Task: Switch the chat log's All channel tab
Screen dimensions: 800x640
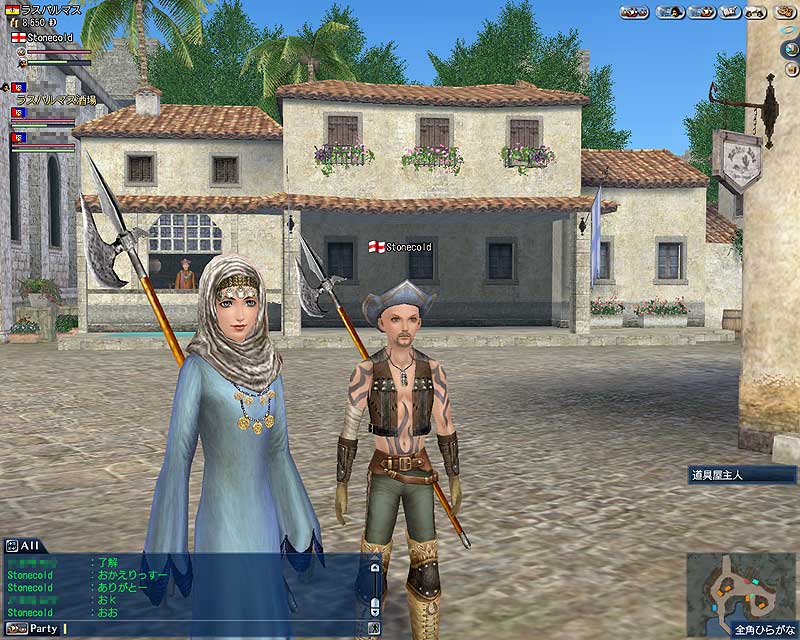Action: [29, 546]
